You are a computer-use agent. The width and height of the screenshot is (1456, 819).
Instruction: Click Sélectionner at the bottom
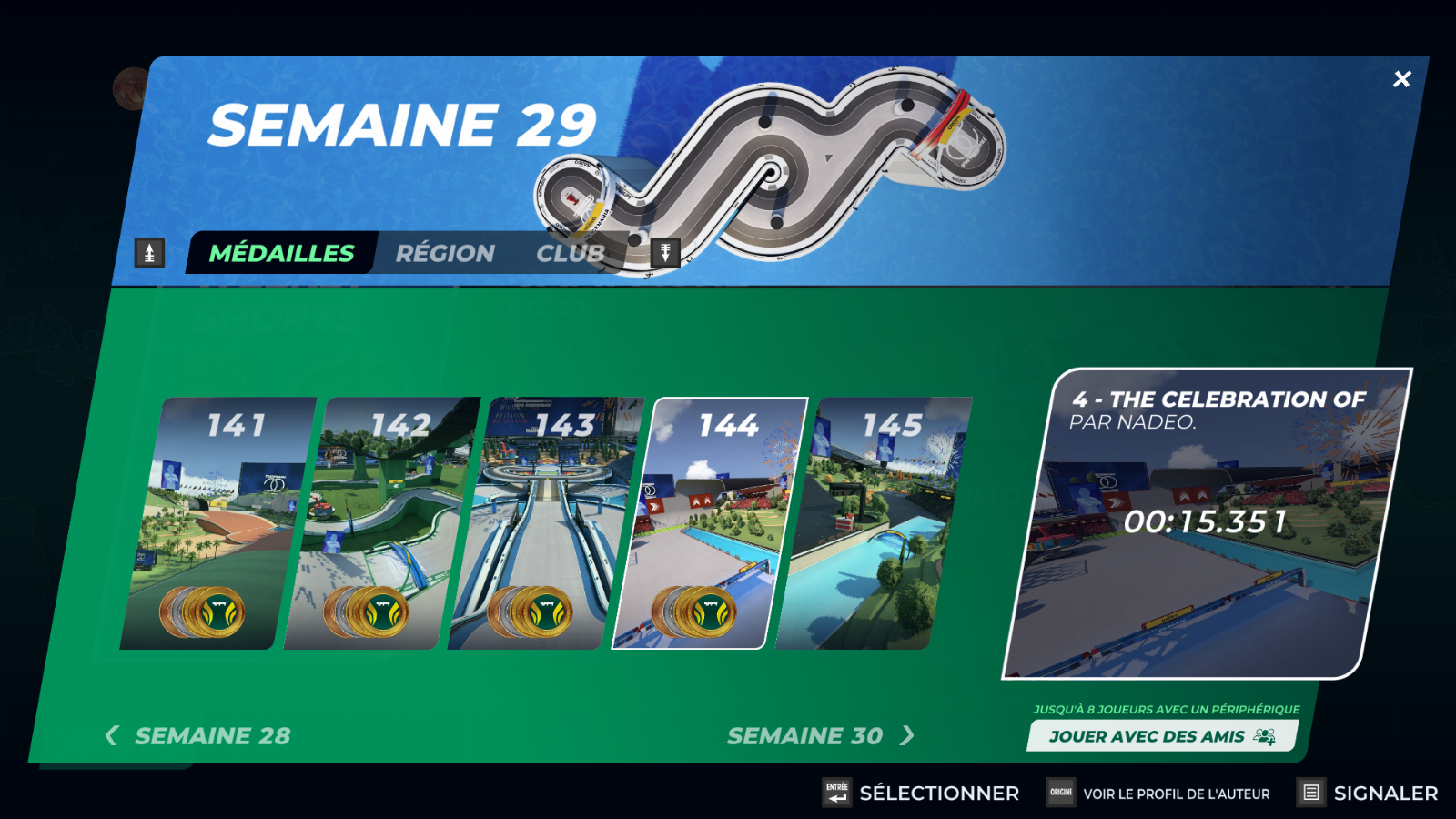click(x=921, y=793)
